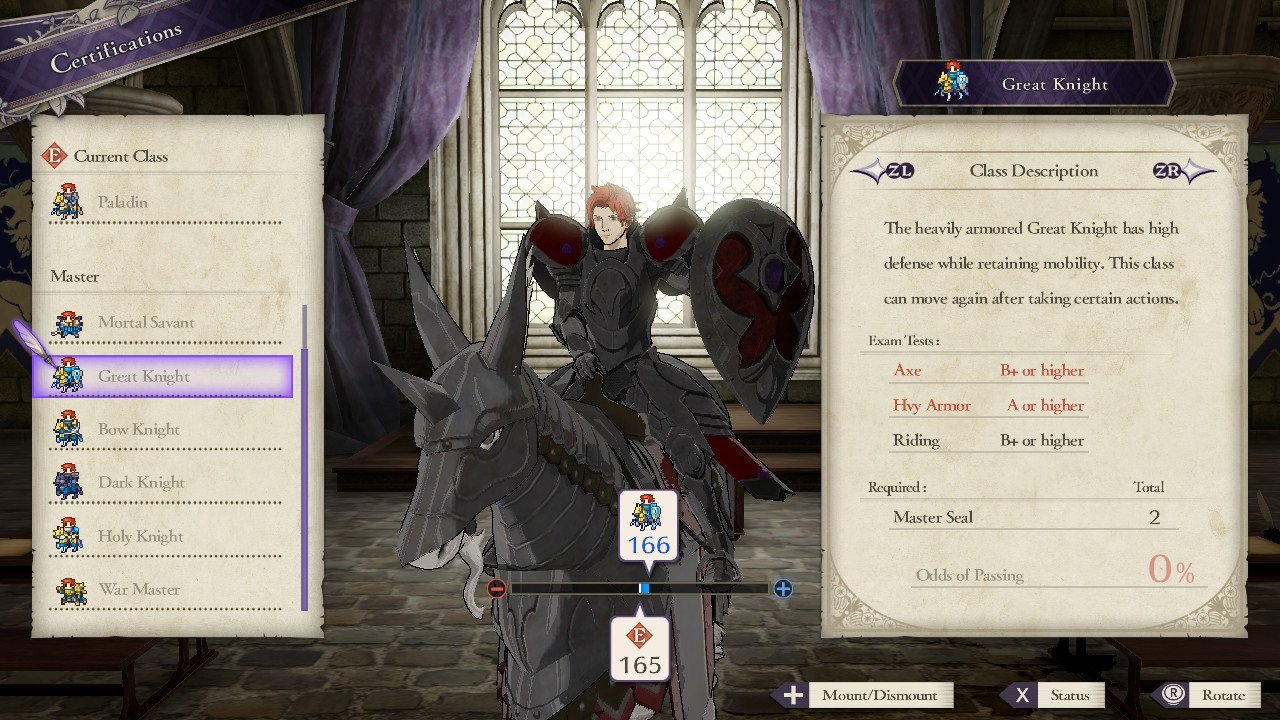Viewport: 1280px width, 720px height.
Task: Select the Dark Knight class icon
Action: [67, 481]
